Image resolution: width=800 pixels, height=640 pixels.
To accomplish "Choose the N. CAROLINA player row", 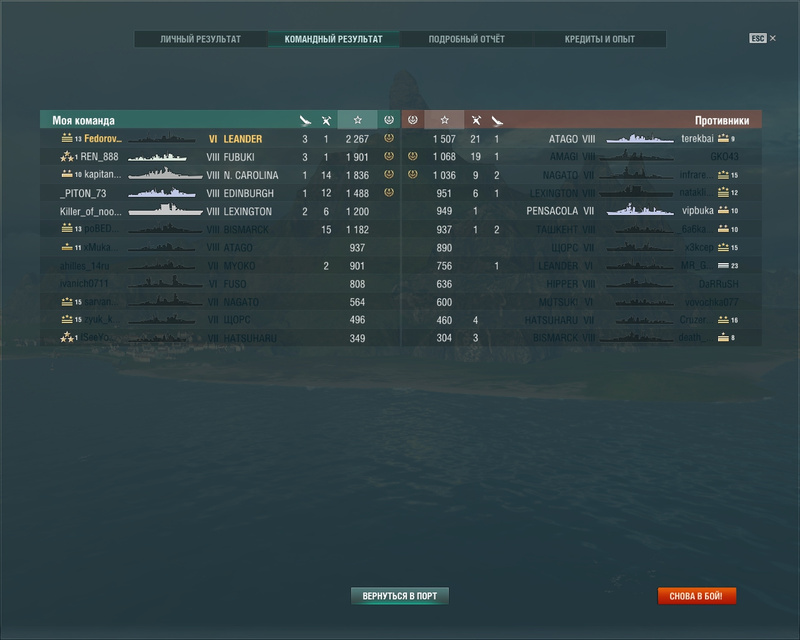I will click(x=220, y=175).
